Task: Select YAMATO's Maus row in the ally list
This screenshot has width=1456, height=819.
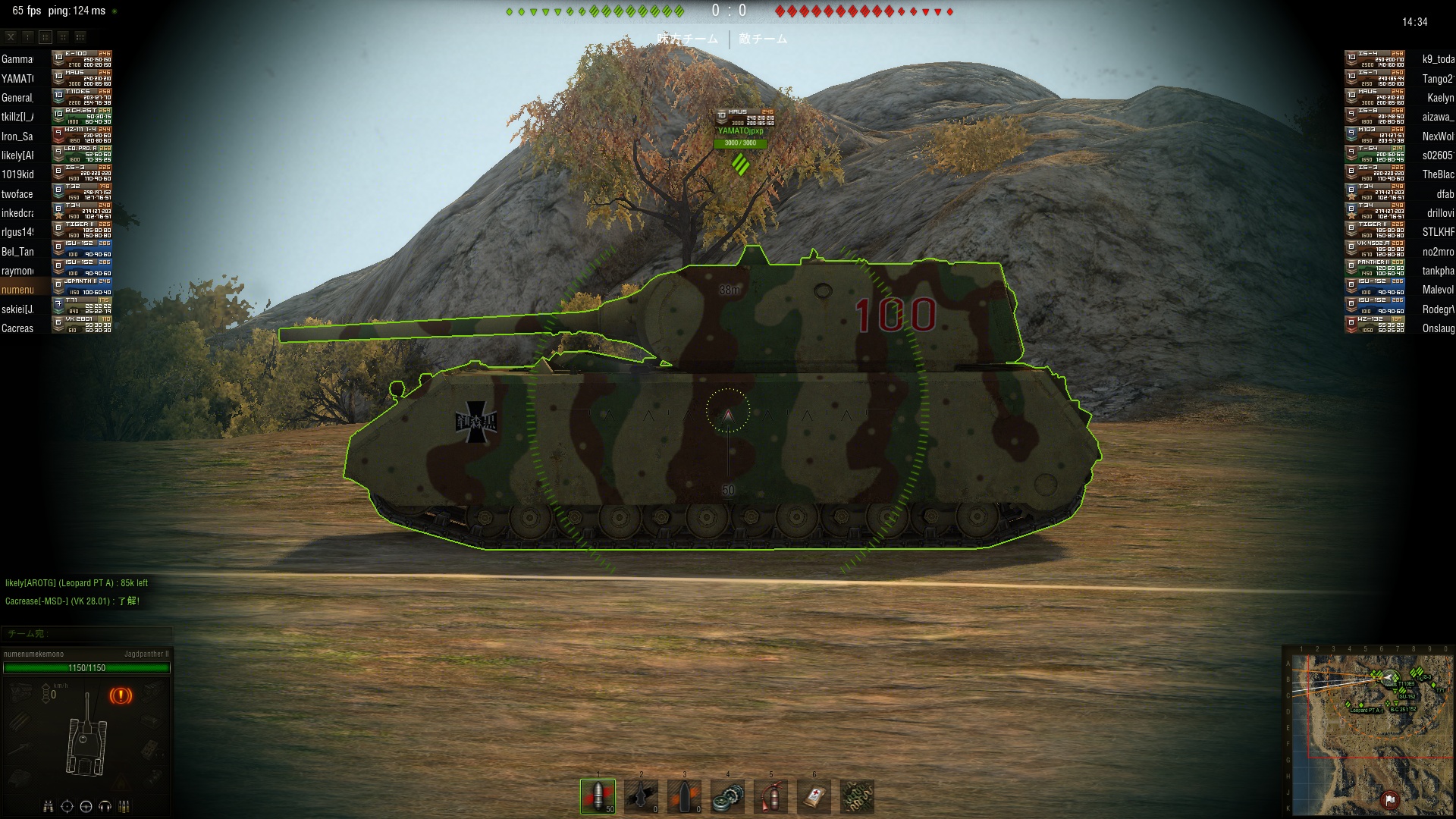Action: point(57,78)
